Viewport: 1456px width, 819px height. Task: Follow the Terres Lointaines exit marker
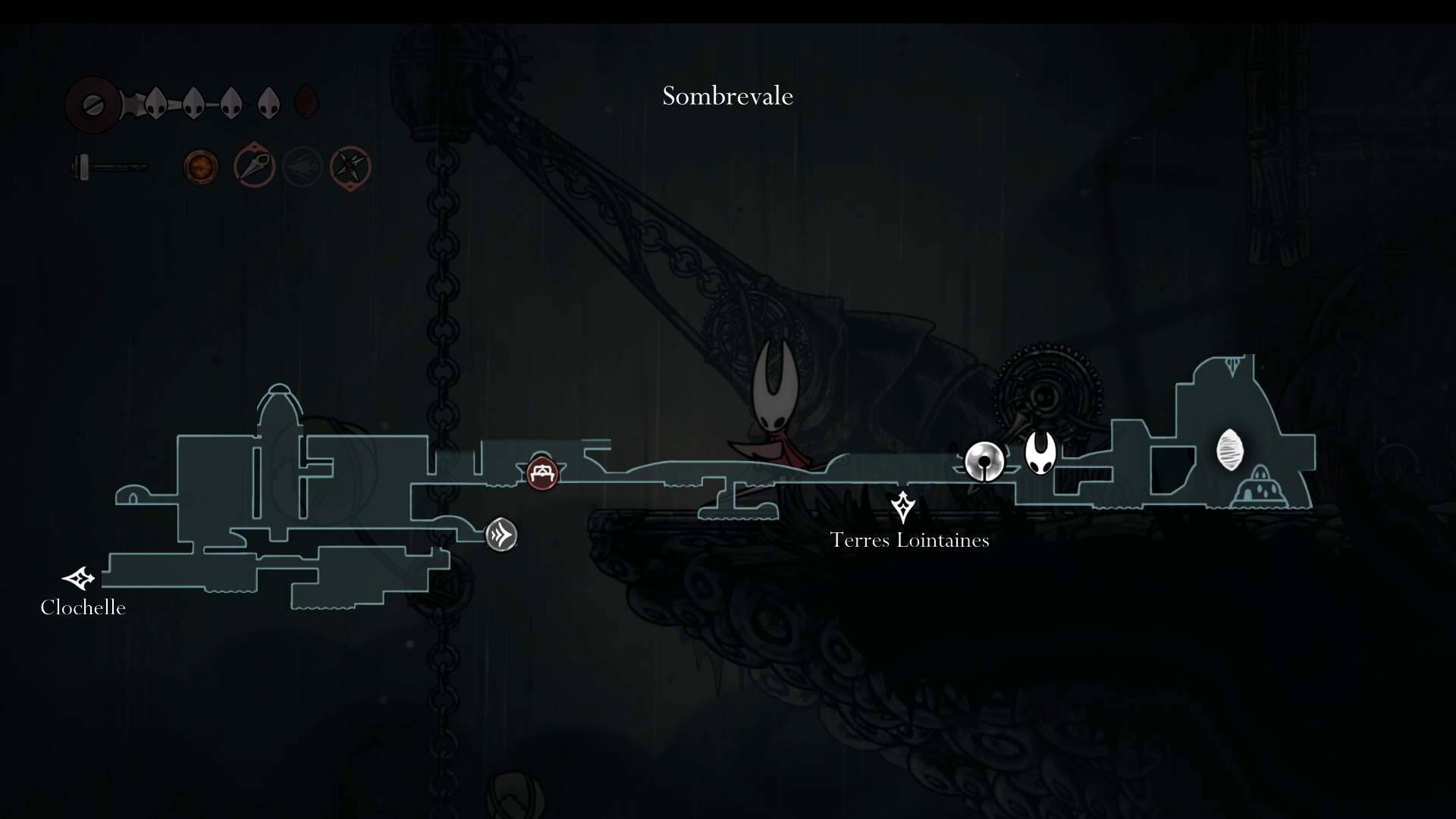[x=902, y=507]
